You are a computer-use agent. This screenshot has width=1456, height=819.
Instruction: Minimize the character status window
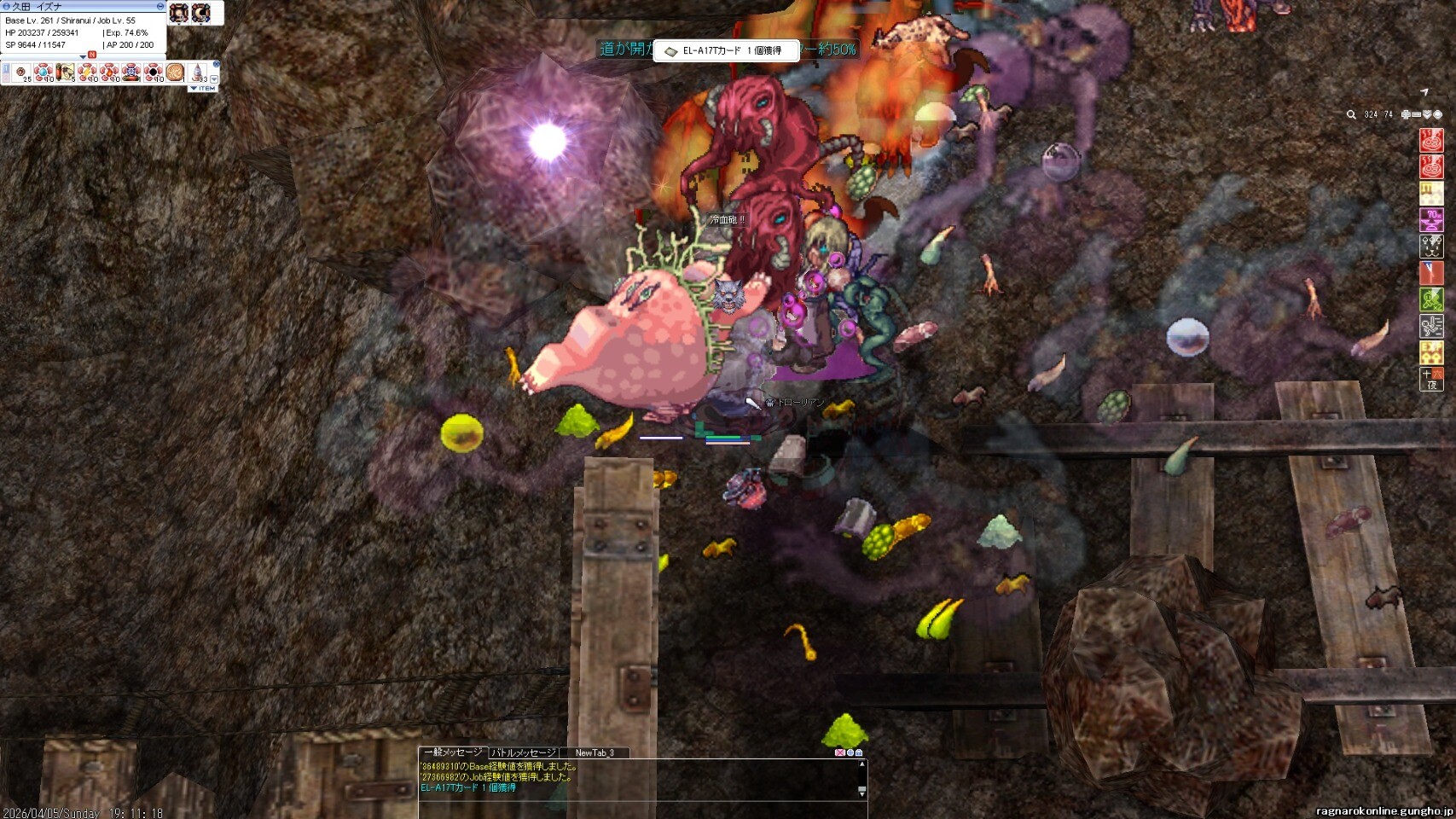click(x=160, y=6)
